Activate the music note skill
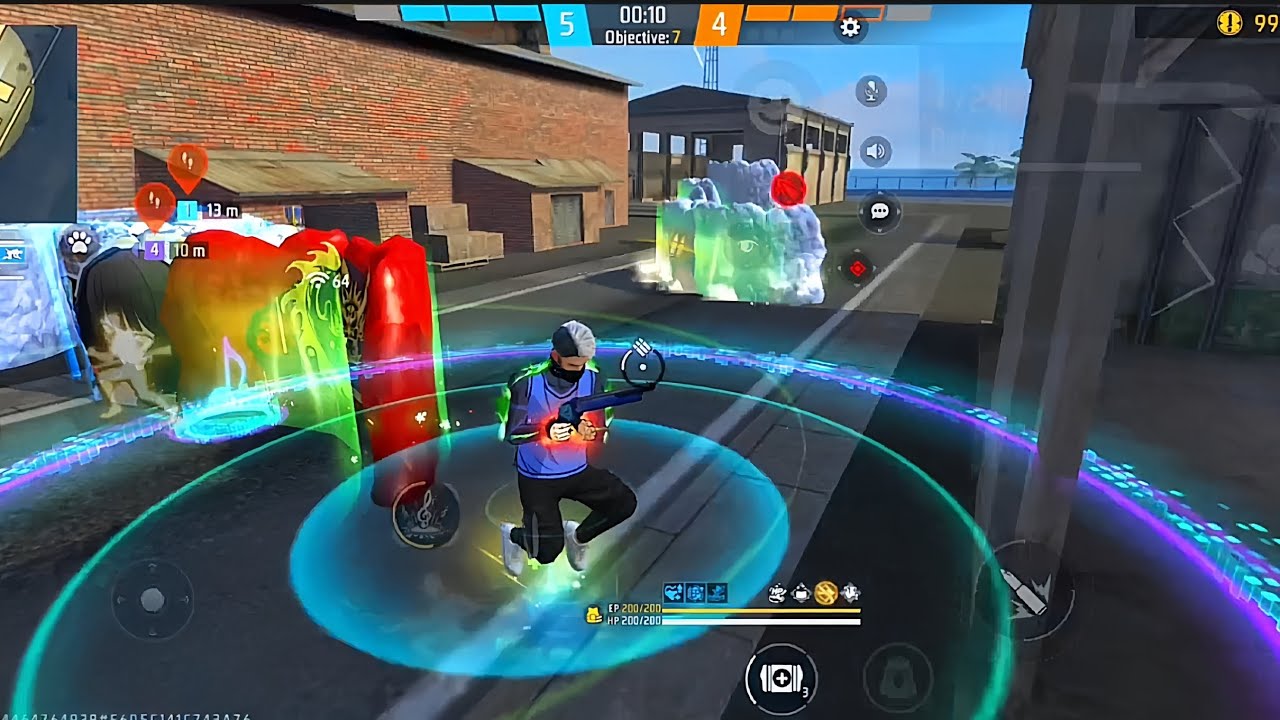1280x720 pixels. click(425, 514)
